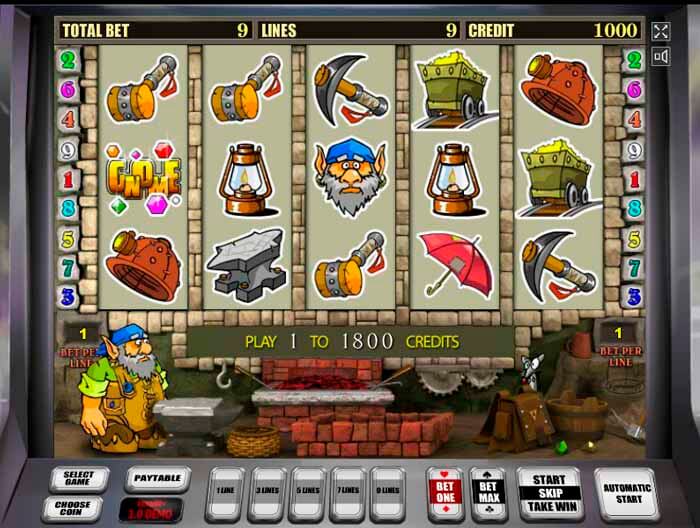700x528 pixels.
Task: Play all 9 Lines
Action: pos(388,490)
